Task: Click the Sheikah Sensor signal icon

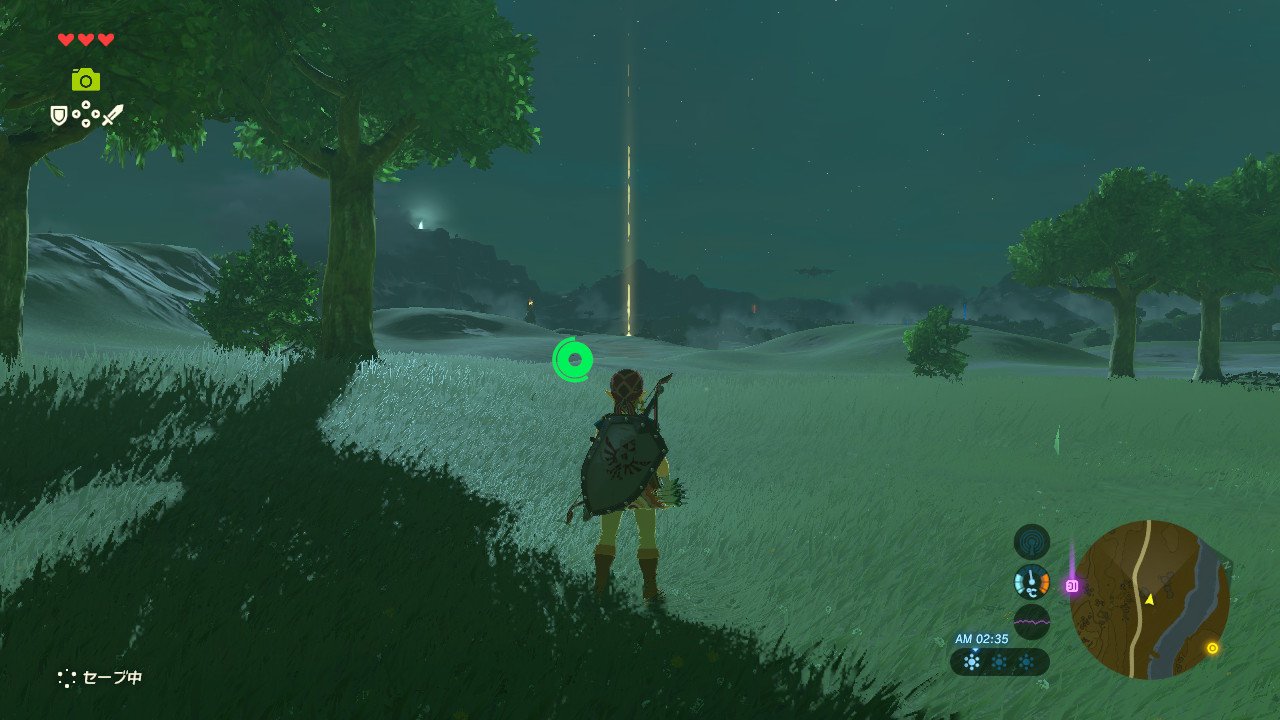Action: tap(1032, 542)
